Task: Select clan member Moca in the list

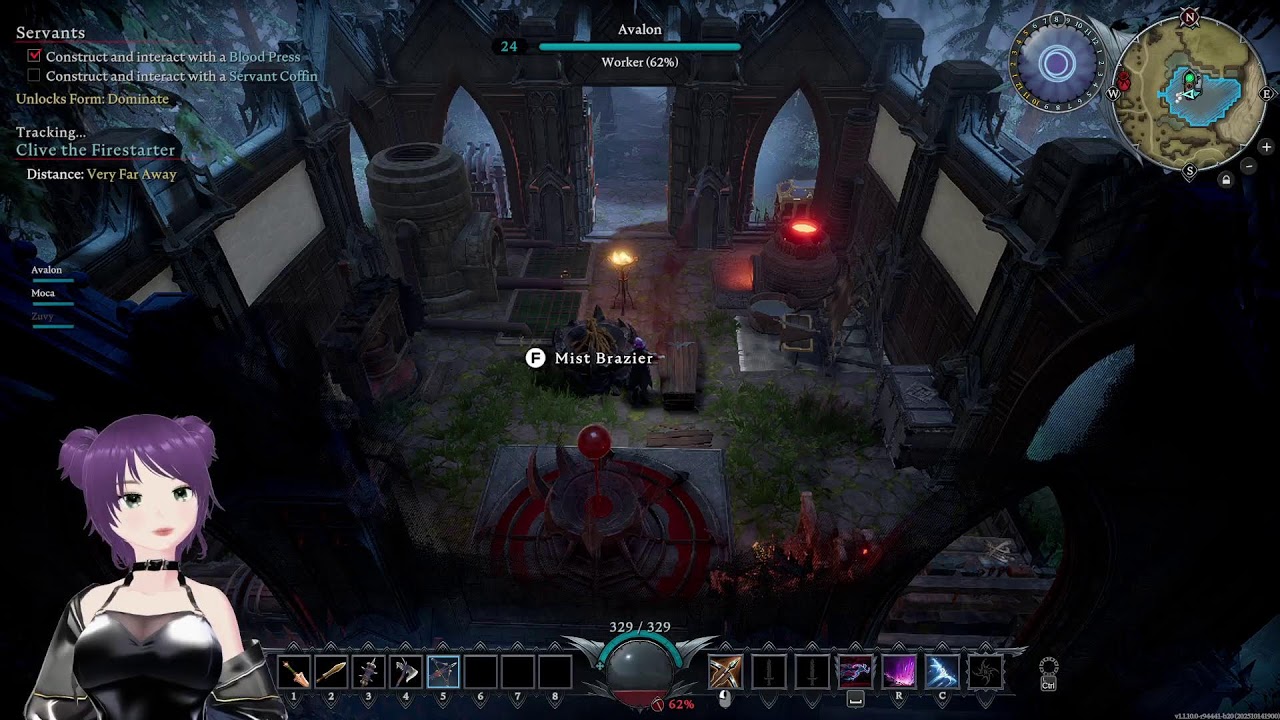Action: pyautogui.click(x=43, y=293)
